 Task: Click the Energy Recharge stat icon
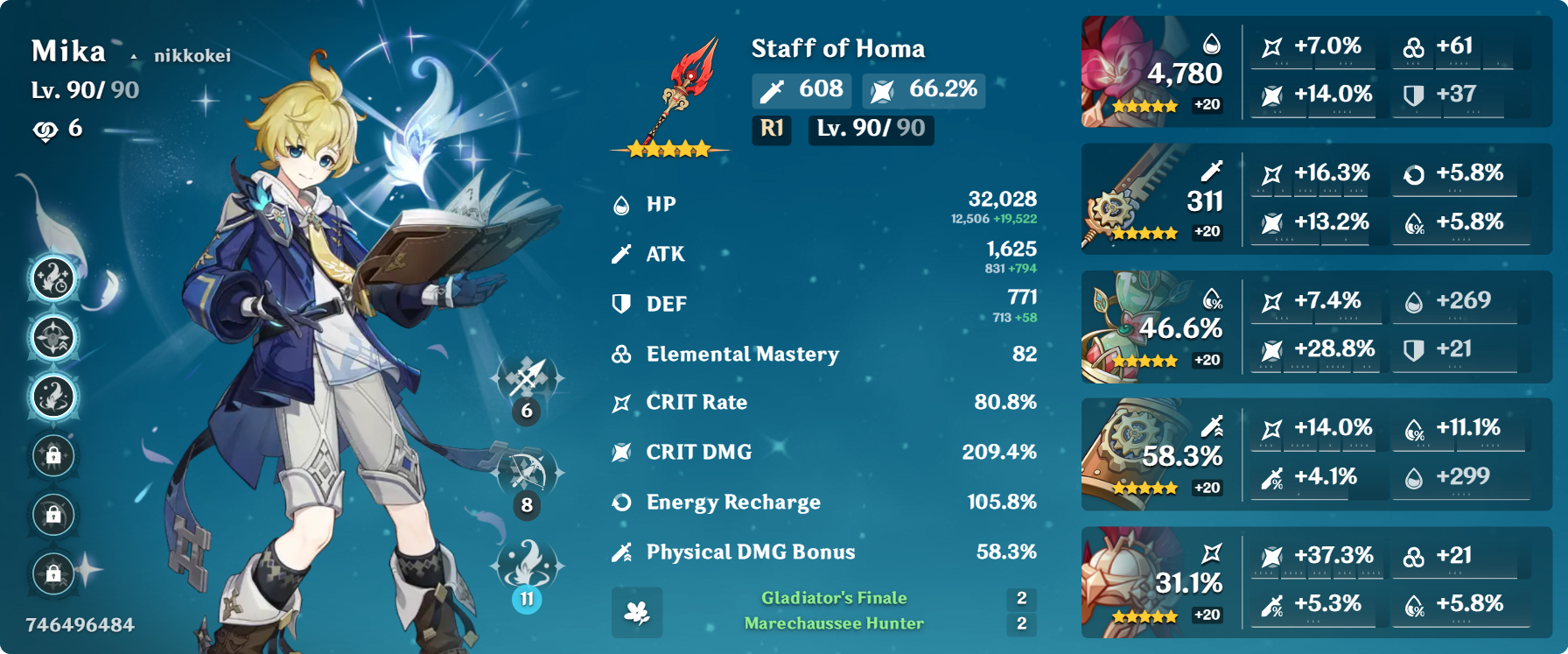click(x=623, y=502)
